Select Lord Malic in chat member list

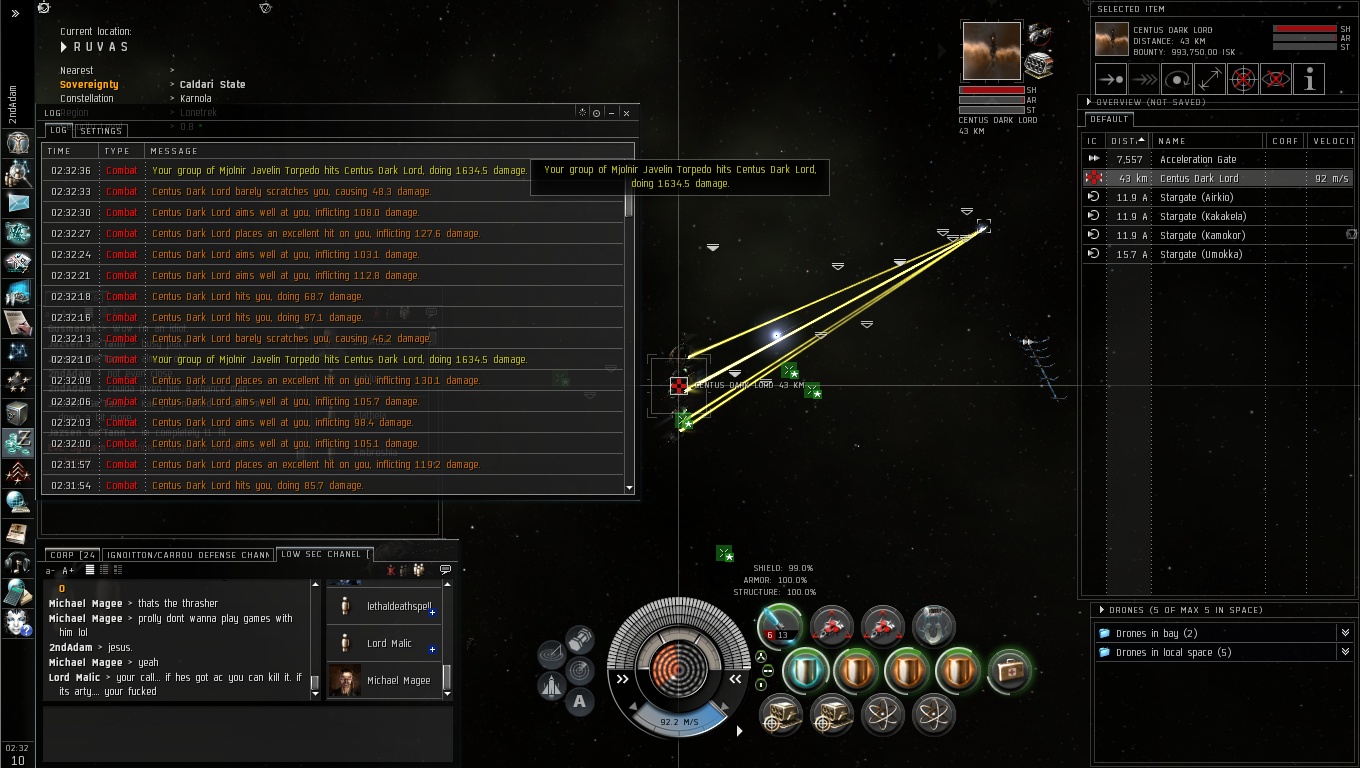(389, 644)
